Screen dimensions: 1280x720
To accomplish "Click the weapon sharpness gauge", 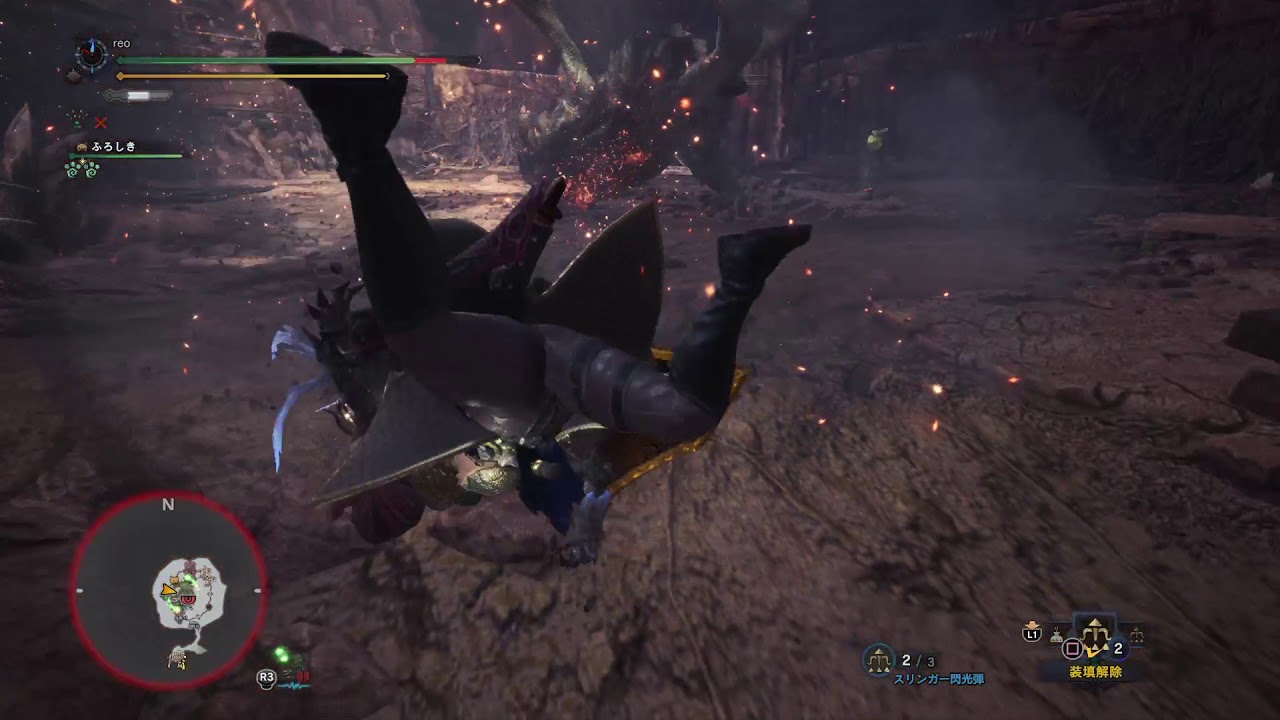I will click(x=138, y=96).
